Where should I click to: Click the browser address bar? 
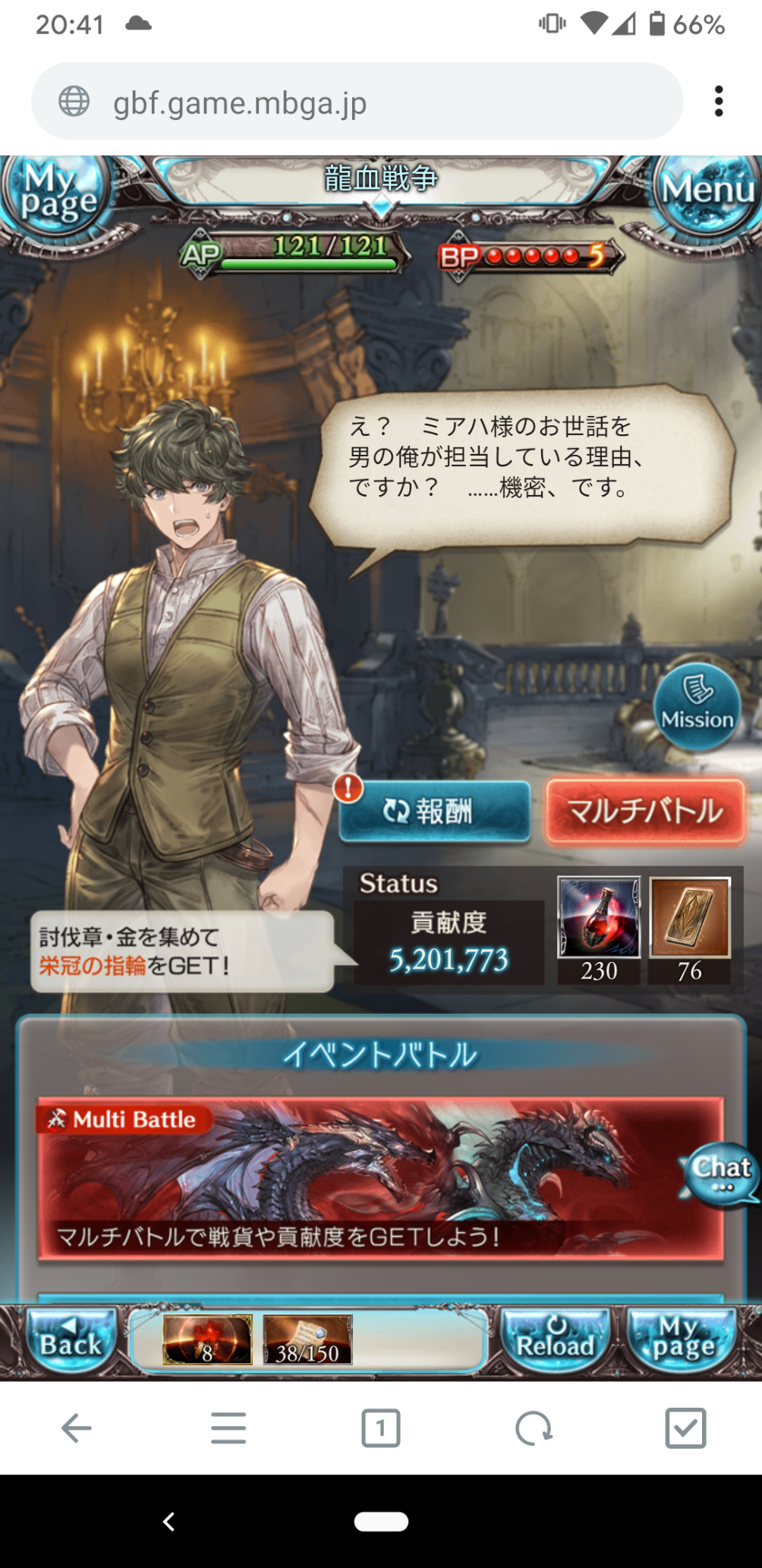pos(357,102)
